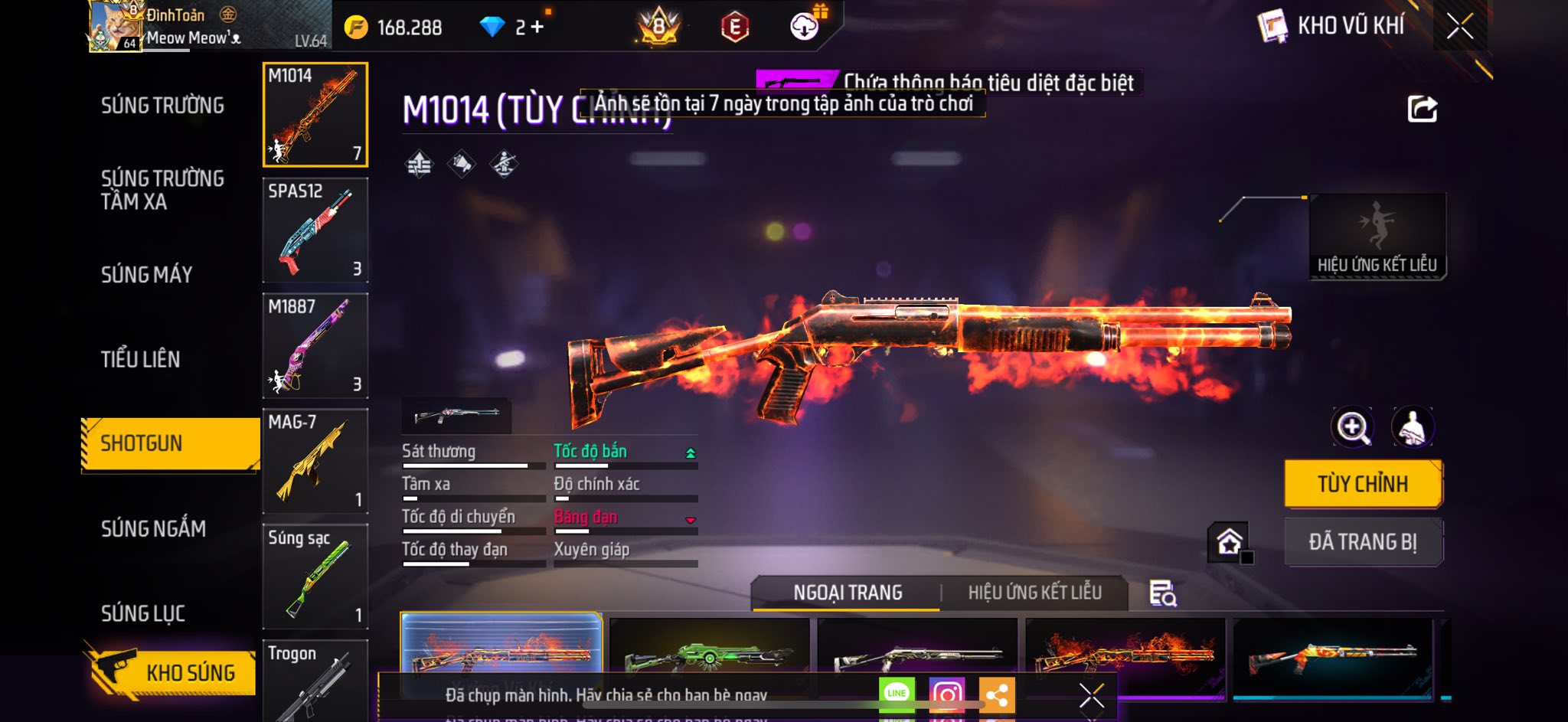This screenshot has width=1568, height=722.
Task: Add diamonds with the plus button
Action: click(537, 28)
